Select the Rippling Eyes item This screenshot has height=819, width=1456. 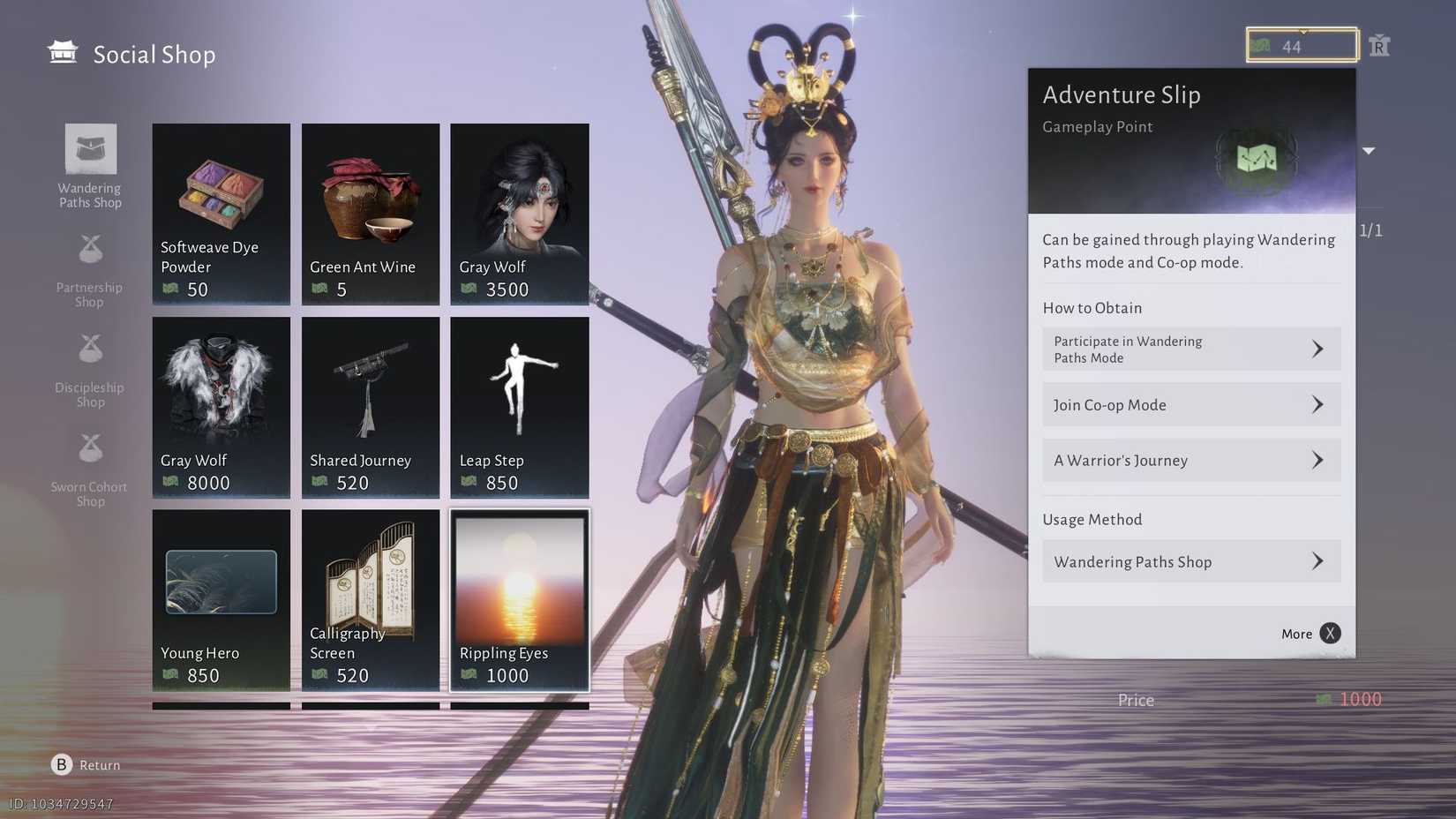(x=520, y=599)
